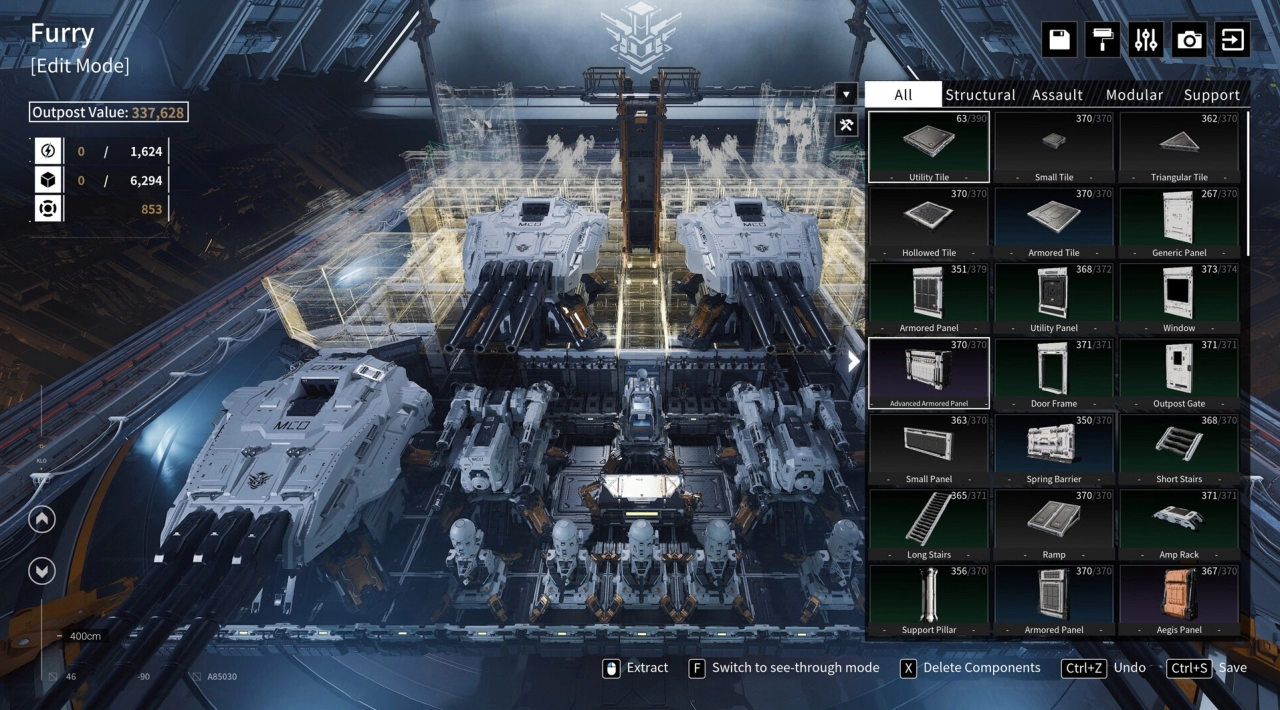This screenshot has width=1280, height=710.
Task: Open the hammer and wrench tools button
Action: (846, 125)
